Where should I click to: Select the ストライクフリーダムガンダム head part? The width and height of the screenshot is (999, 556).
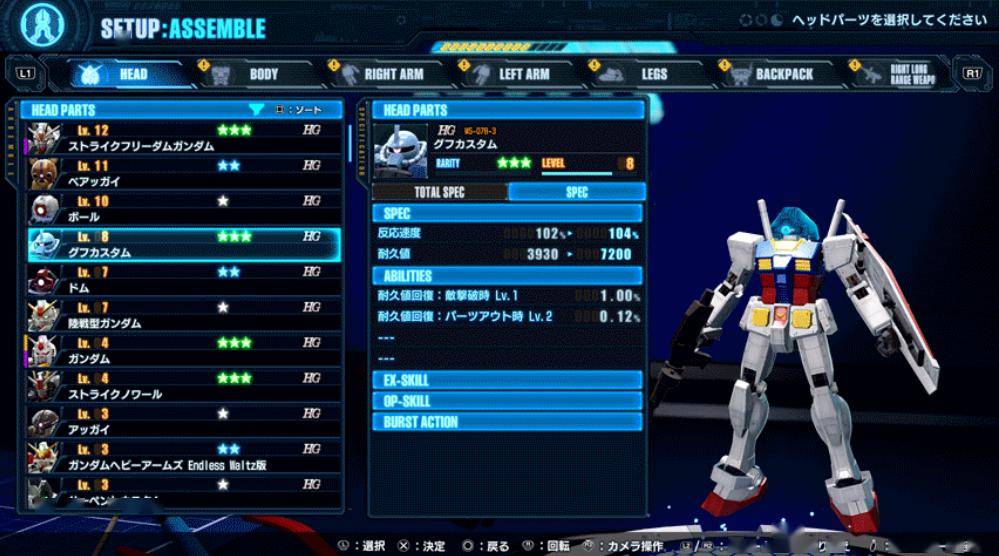[184, 138]
